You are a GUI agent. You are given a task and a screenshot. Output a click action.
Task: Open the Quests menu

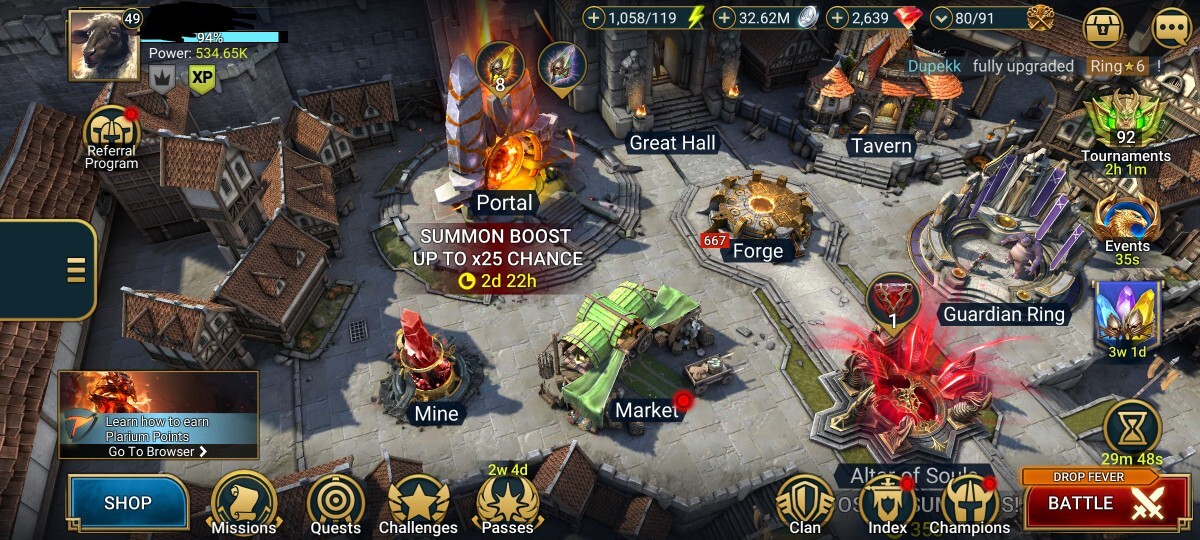(x=335, y=504)
